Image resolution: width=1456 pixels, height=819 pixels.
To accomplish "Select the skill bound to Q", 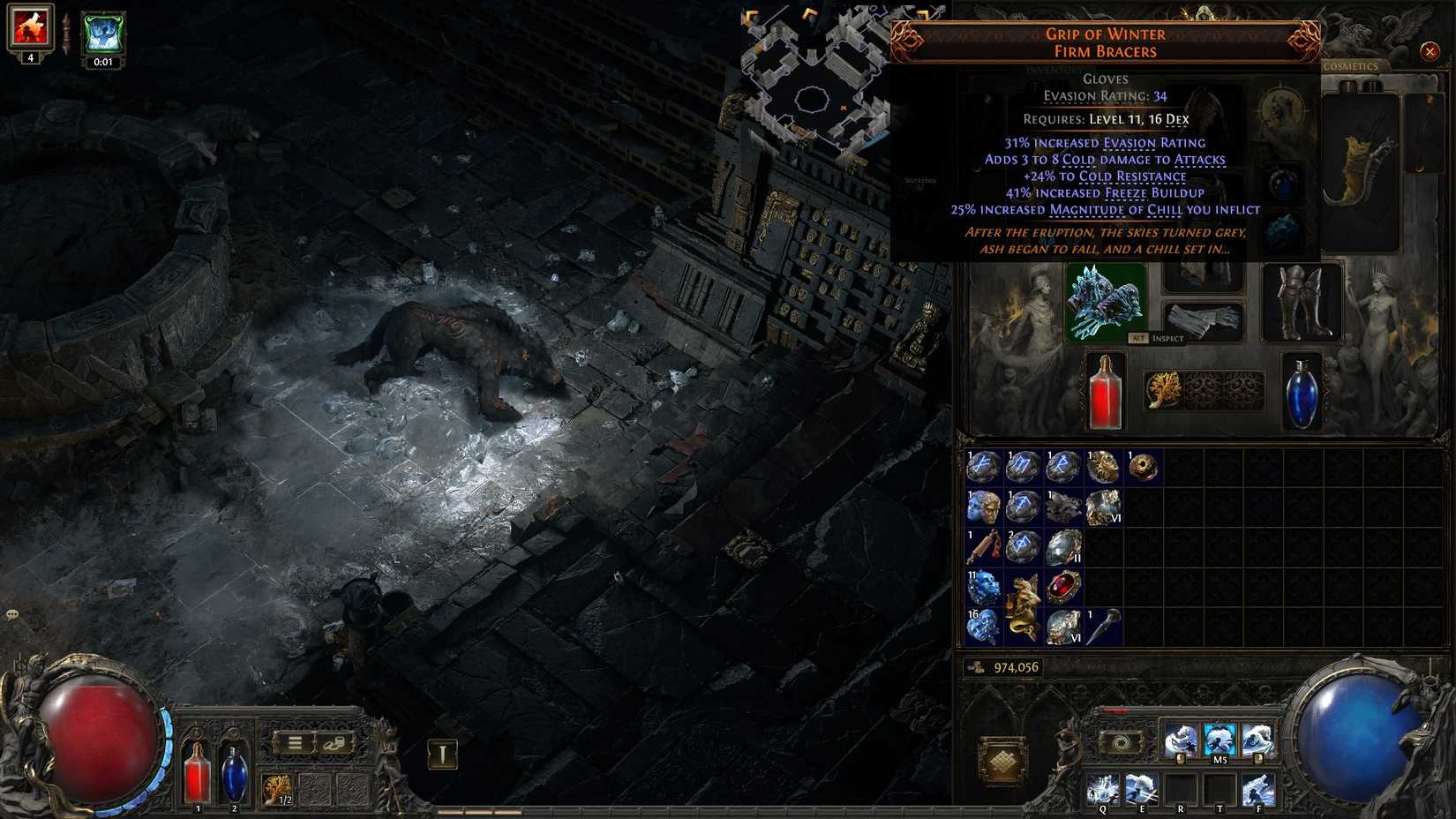I will point(1101,788).
